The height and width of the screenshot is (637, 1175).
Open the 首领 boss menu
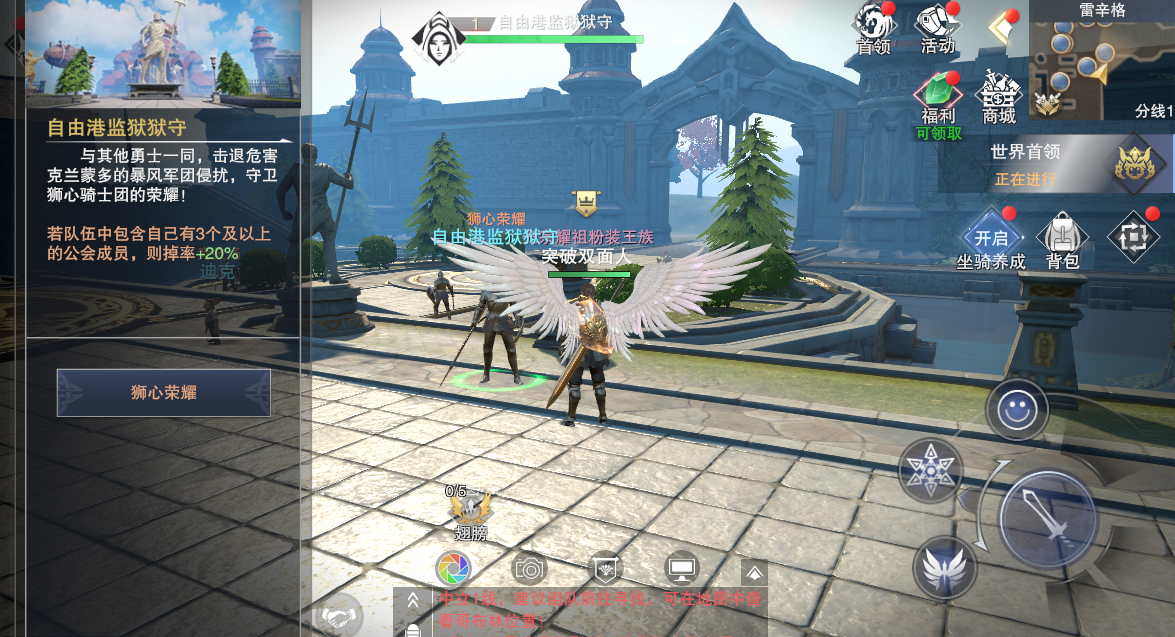point(873,27)
